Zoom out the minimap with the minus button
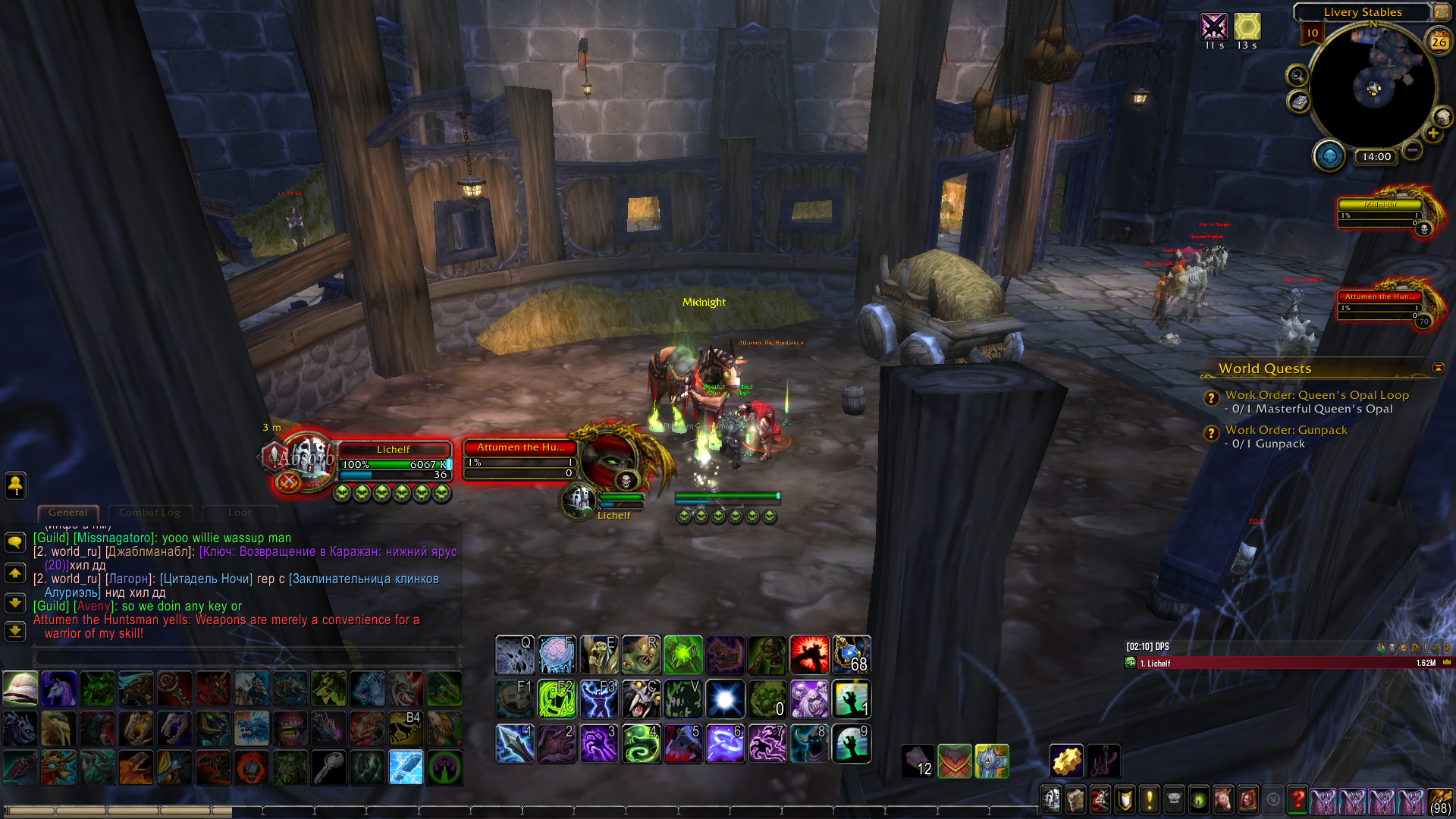 point(1412,150)
